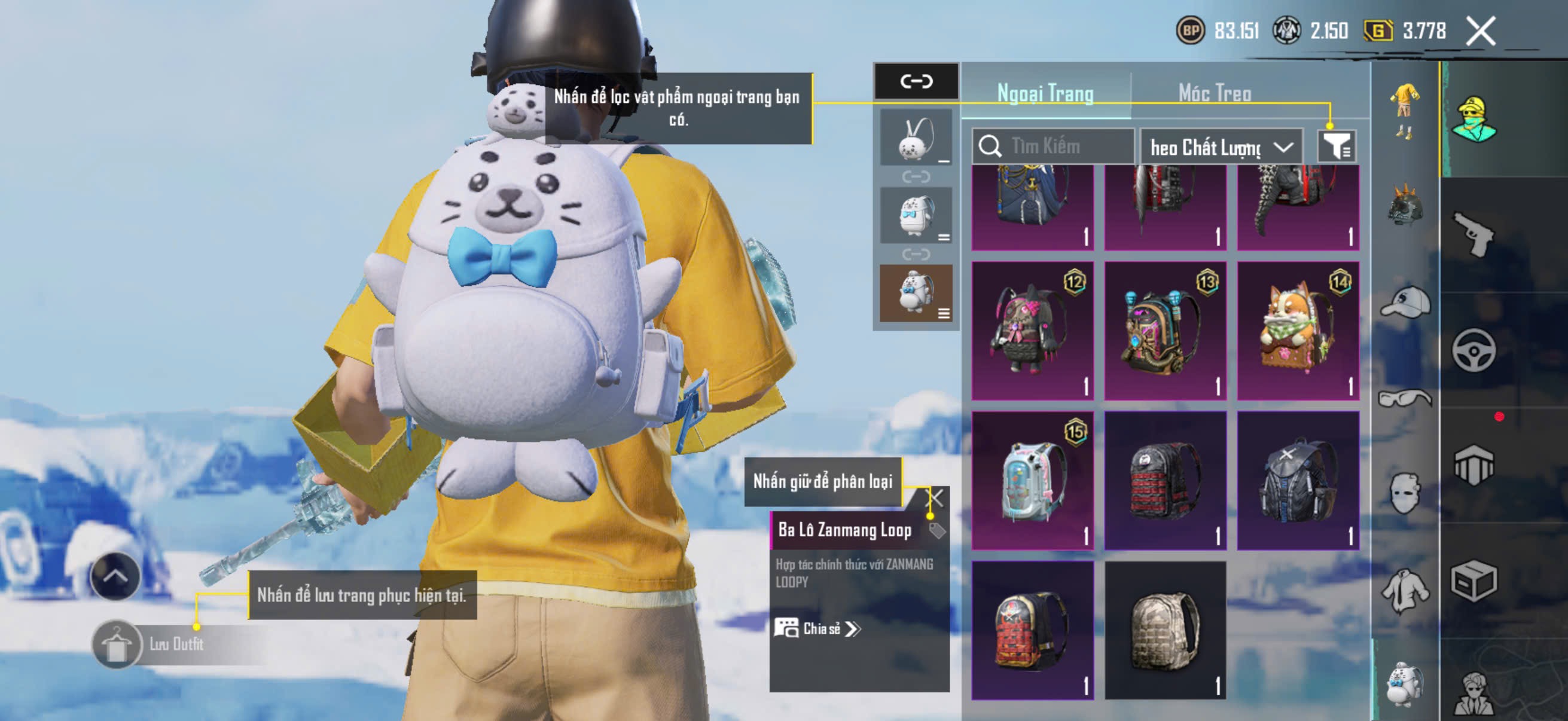Image resolution: width=1568 pixels, height=721 pixels.
Task: Choose the corgi dog backpack
Action: [x=1298, y=331]
